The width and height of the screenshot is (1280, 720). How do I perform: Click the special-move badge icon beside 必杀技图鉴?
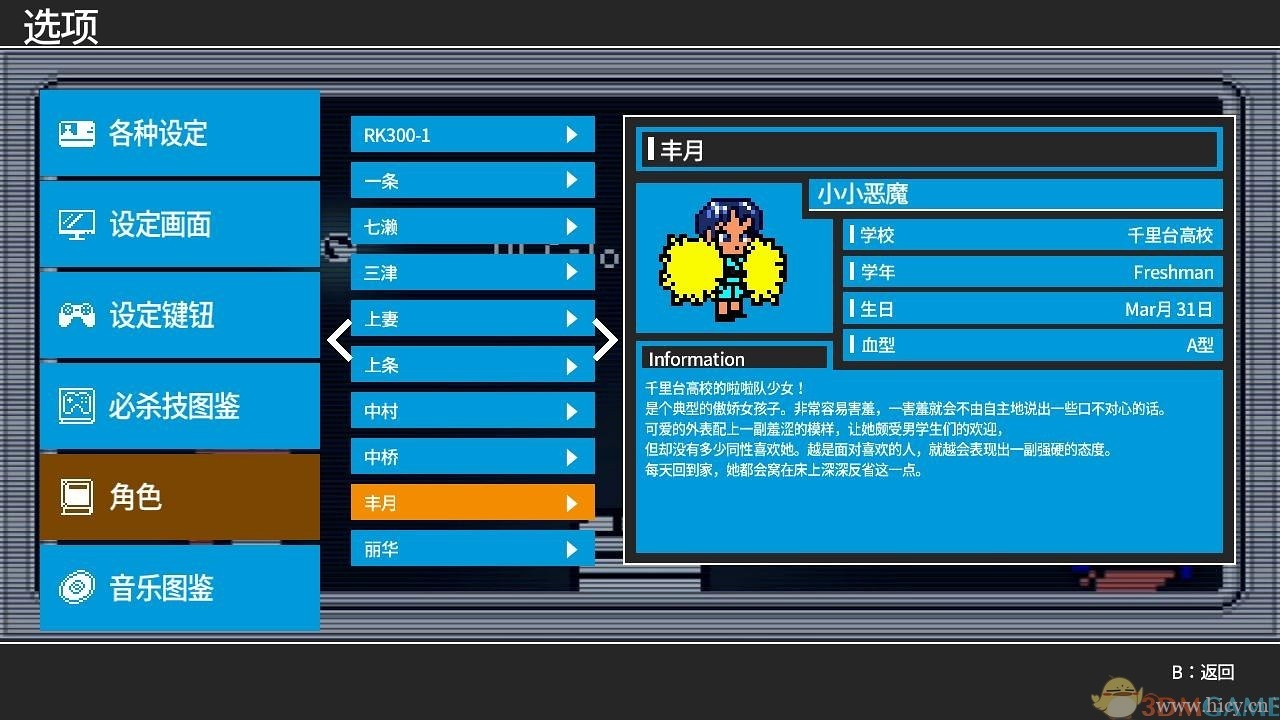(75, 406)
